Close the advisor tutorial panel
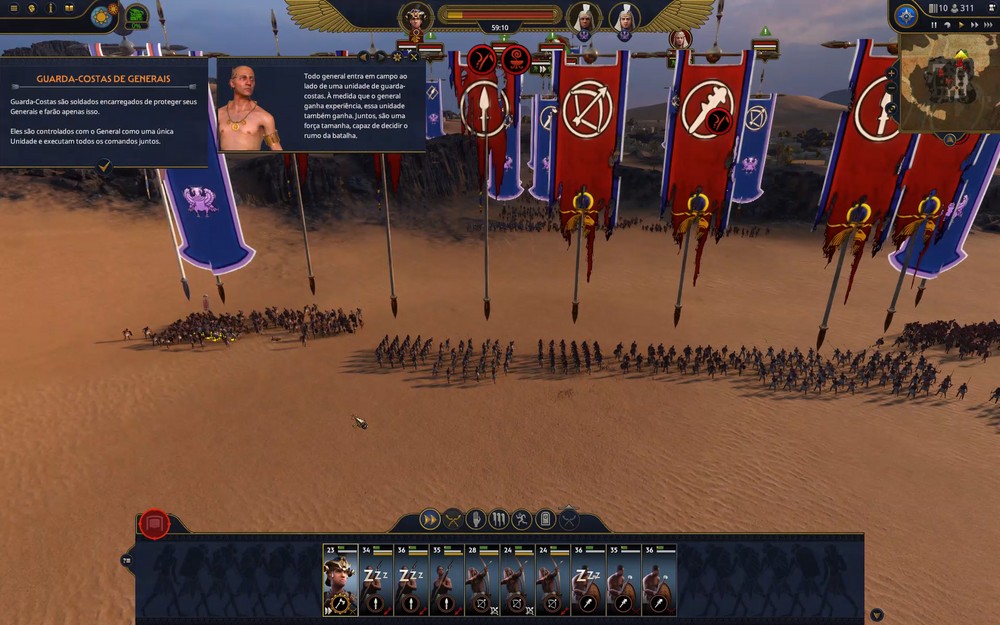 [414, 57]
